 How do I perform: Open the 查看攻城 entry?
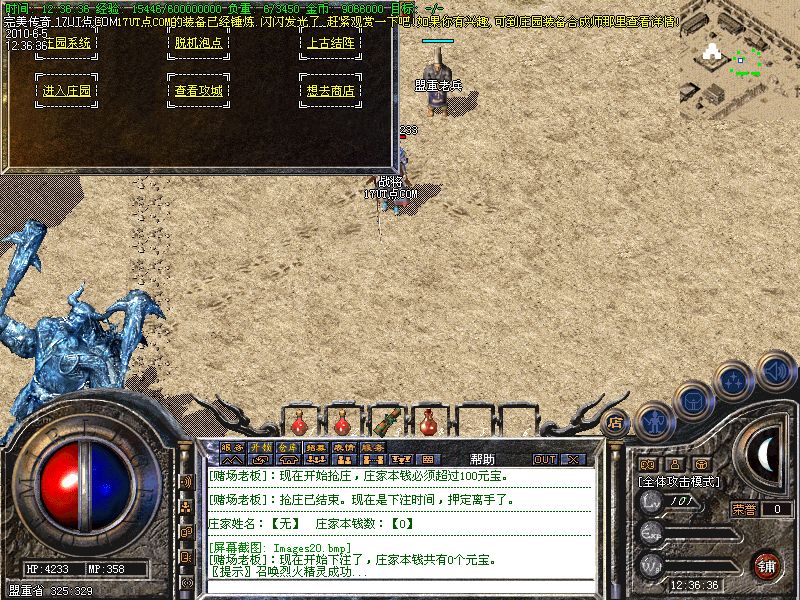click(199, 90)
